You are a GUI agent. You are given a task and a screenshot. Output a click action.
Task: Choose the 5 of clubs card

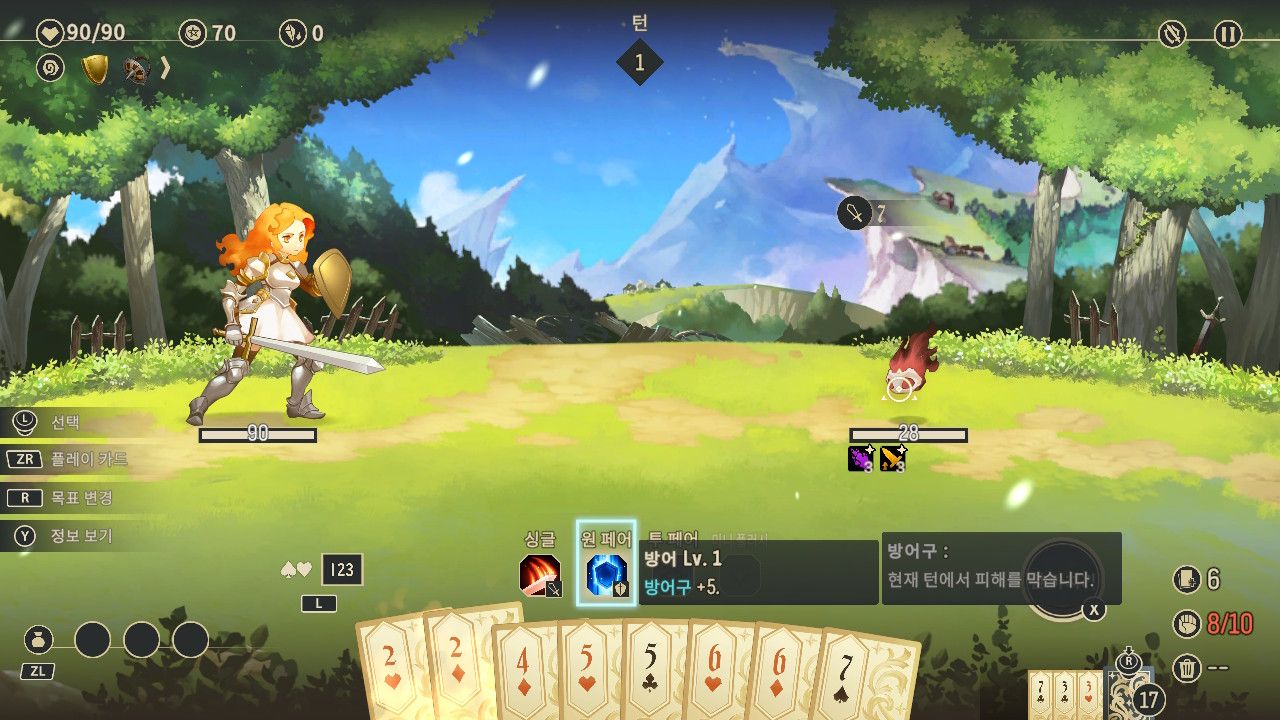[x=652, y=672]
